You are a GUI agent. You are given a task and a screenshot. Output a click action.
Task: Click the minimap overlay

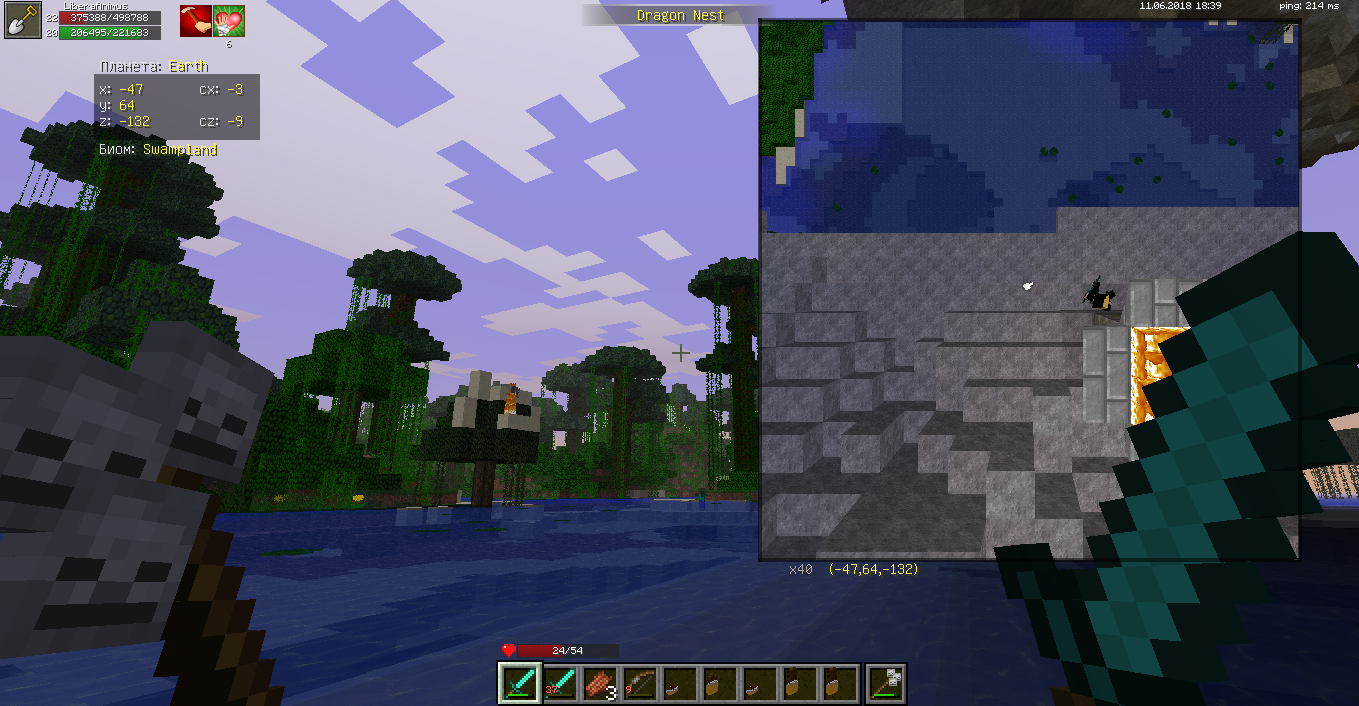tap(1029, 288)
